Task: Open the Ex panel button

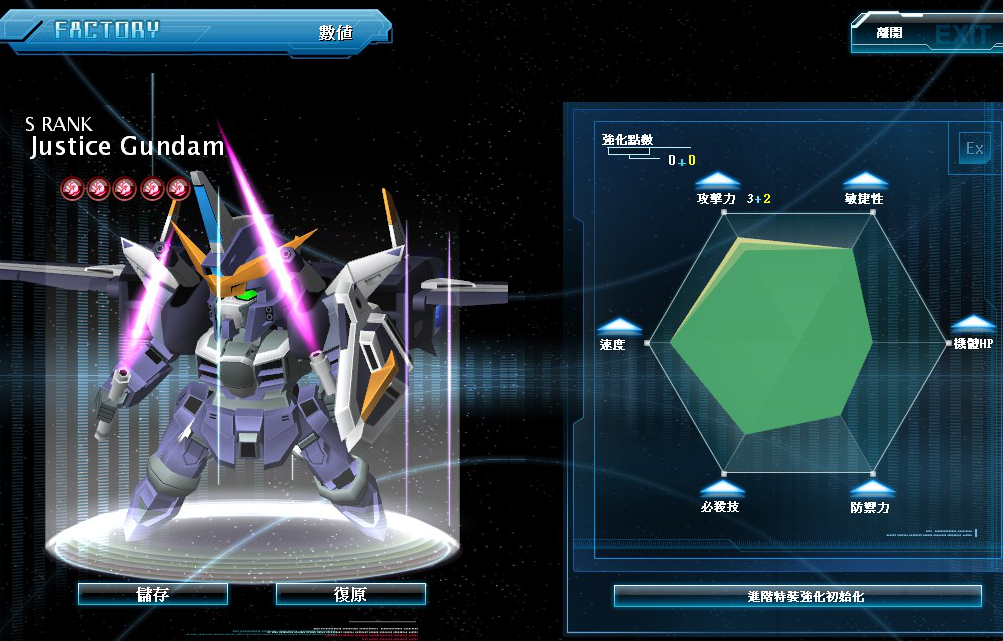Action: [x=973, y=149]
